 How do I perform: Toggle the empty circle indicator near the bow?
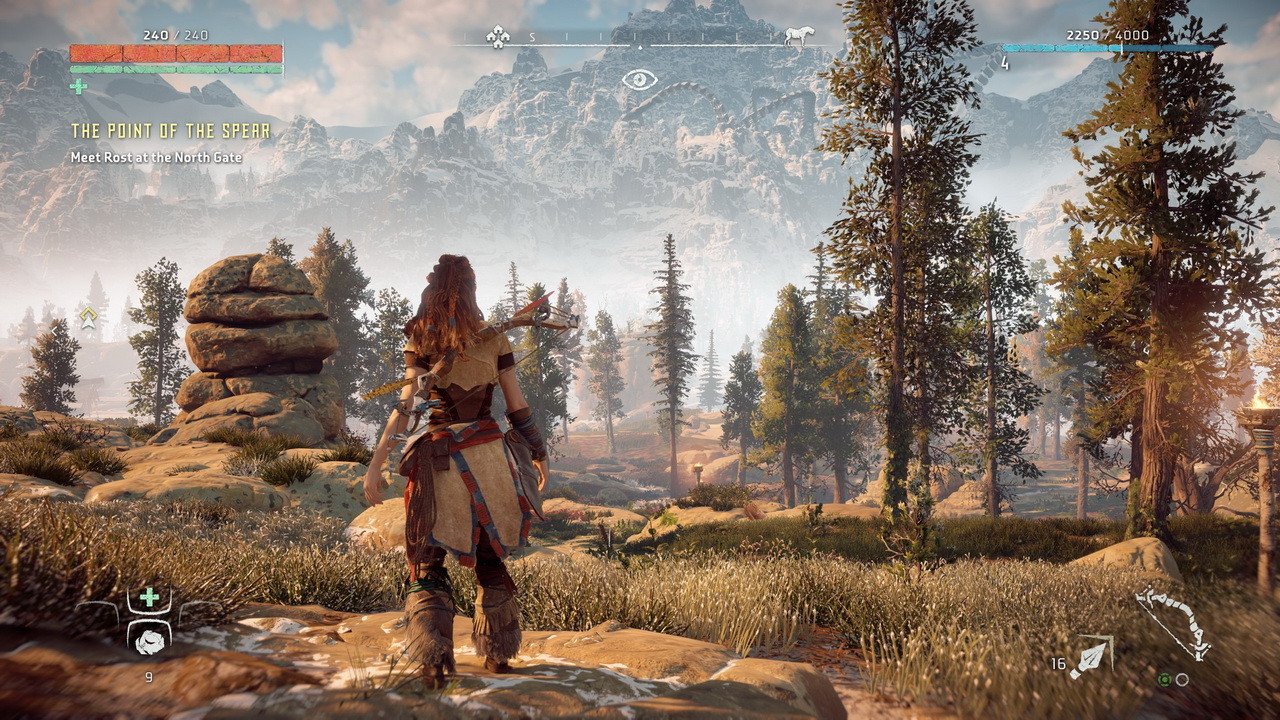pyautogui.click(x=1181, y=680)
